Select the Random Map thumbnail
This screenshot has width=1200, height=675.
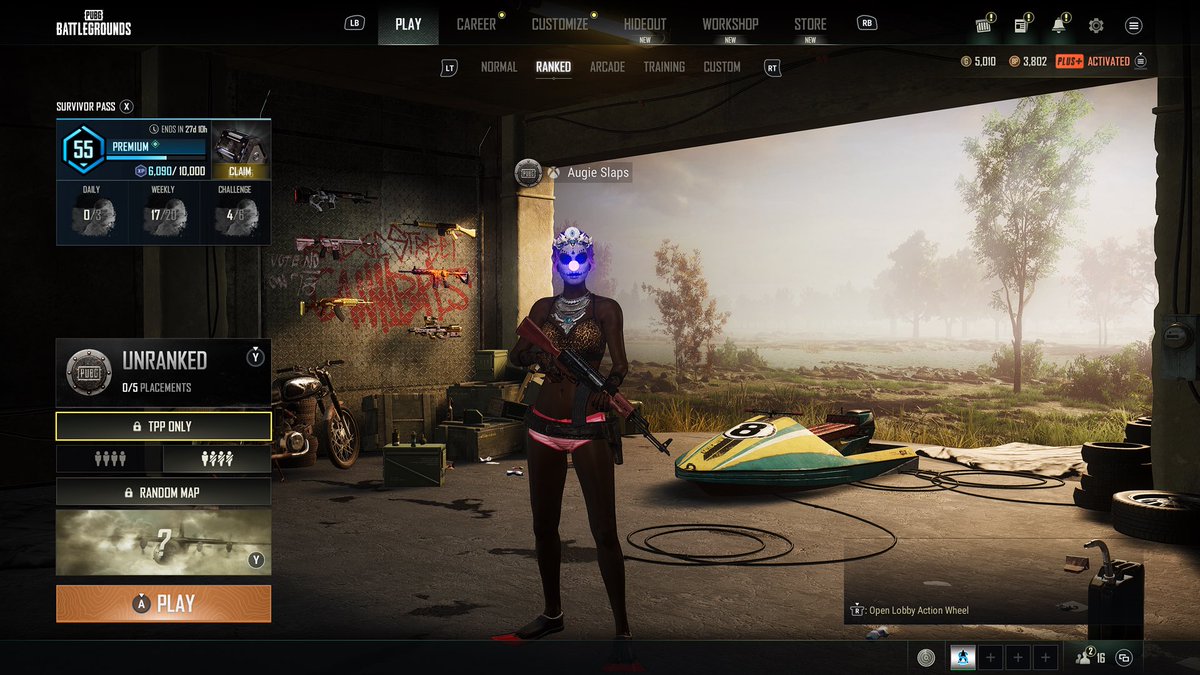point(163,542)
